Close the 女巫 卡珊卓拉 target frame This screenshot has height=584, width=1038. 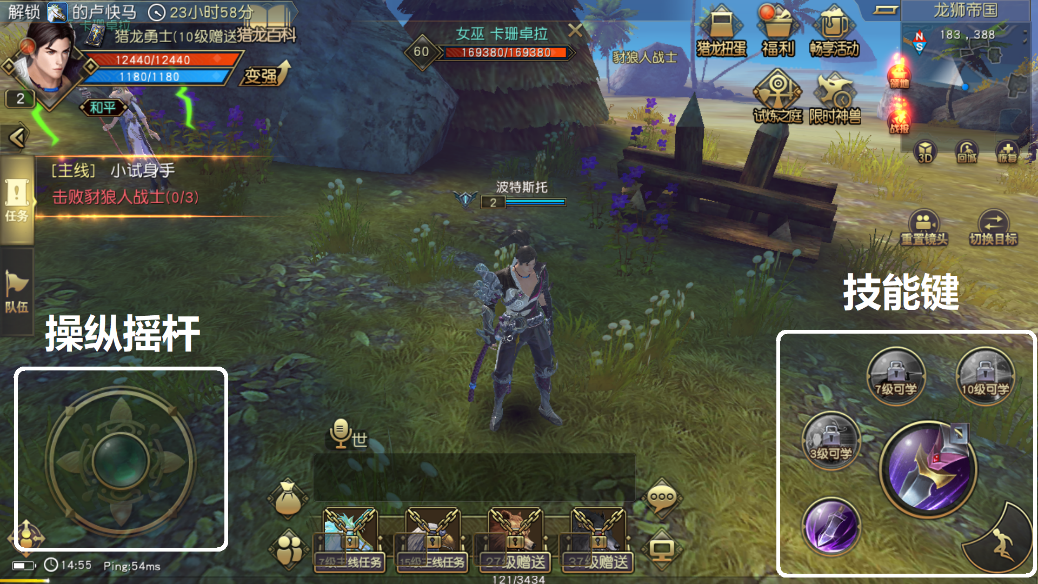pyautogui.click(x=575, y=31)
